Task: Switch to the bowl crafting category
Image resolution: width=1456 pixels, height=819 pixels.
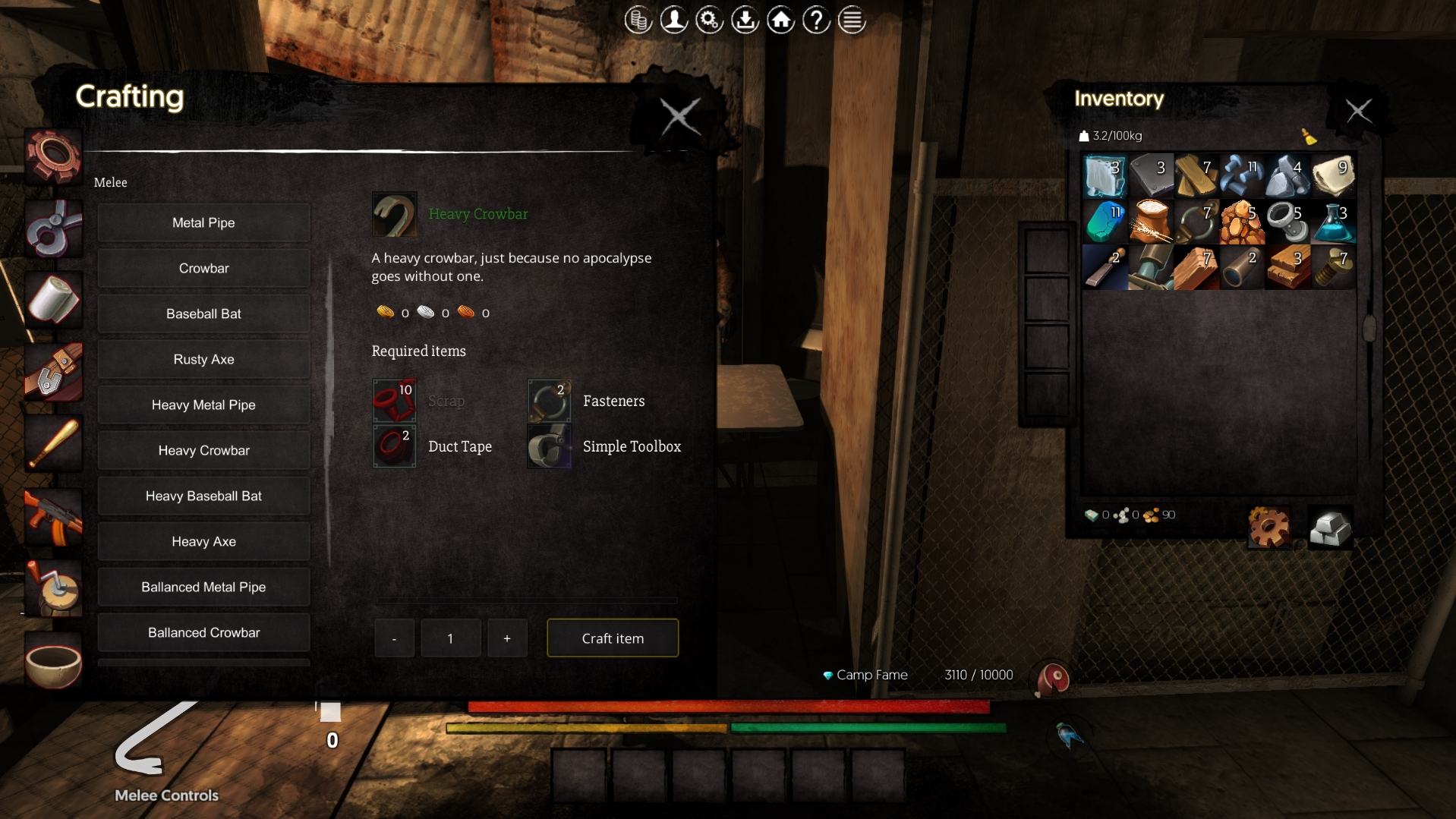Action: click(53, 662)
